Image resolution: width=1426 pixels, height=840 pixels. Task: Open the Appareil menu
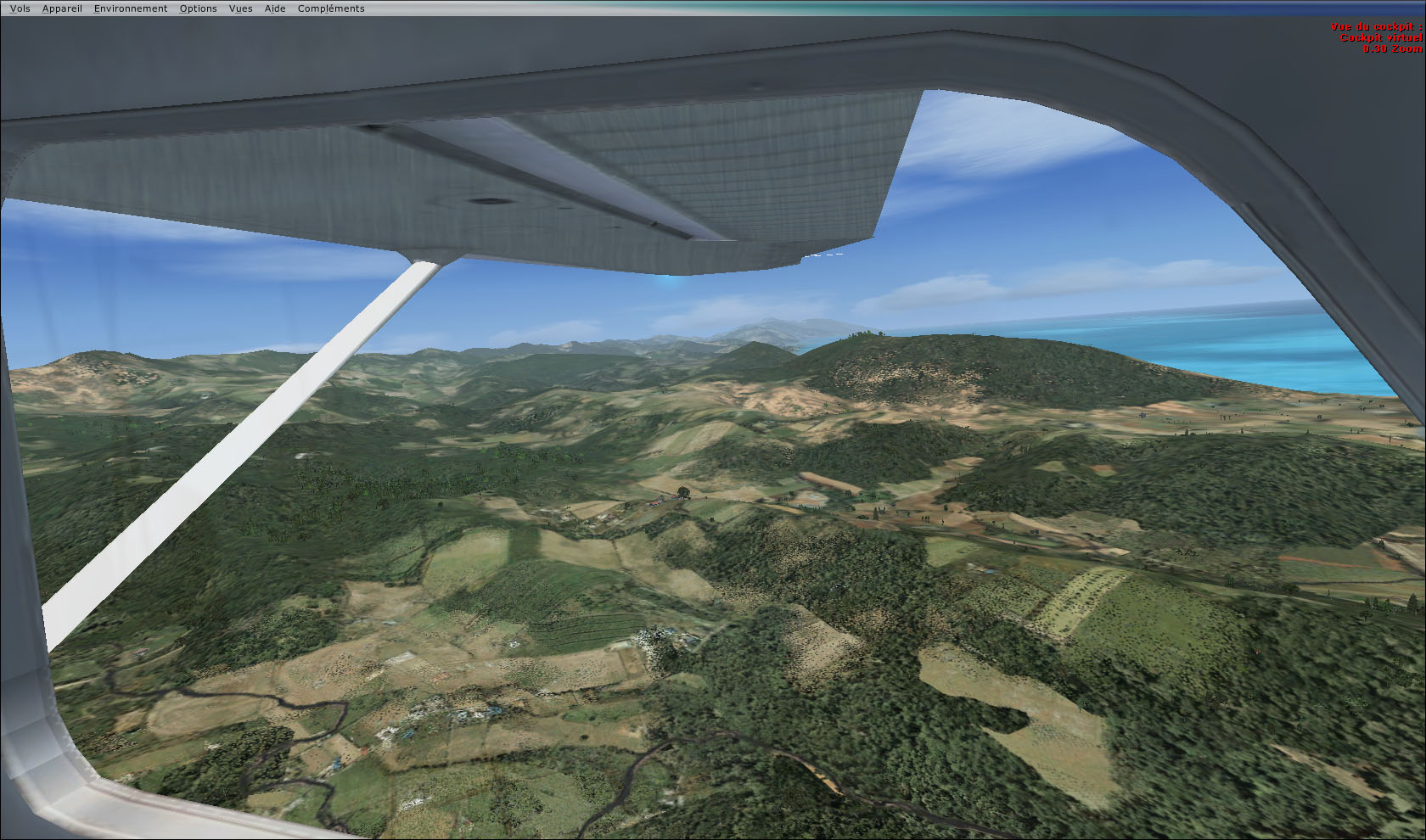pos(62,8)
